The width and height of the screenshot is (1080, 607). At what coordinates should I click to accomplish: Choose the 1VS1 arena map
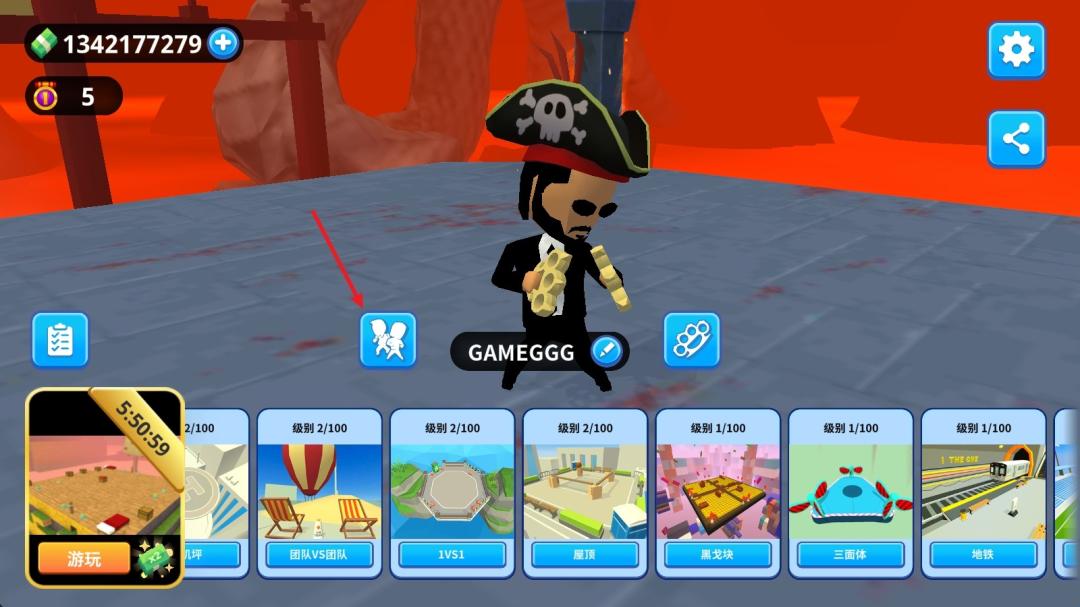452,492
